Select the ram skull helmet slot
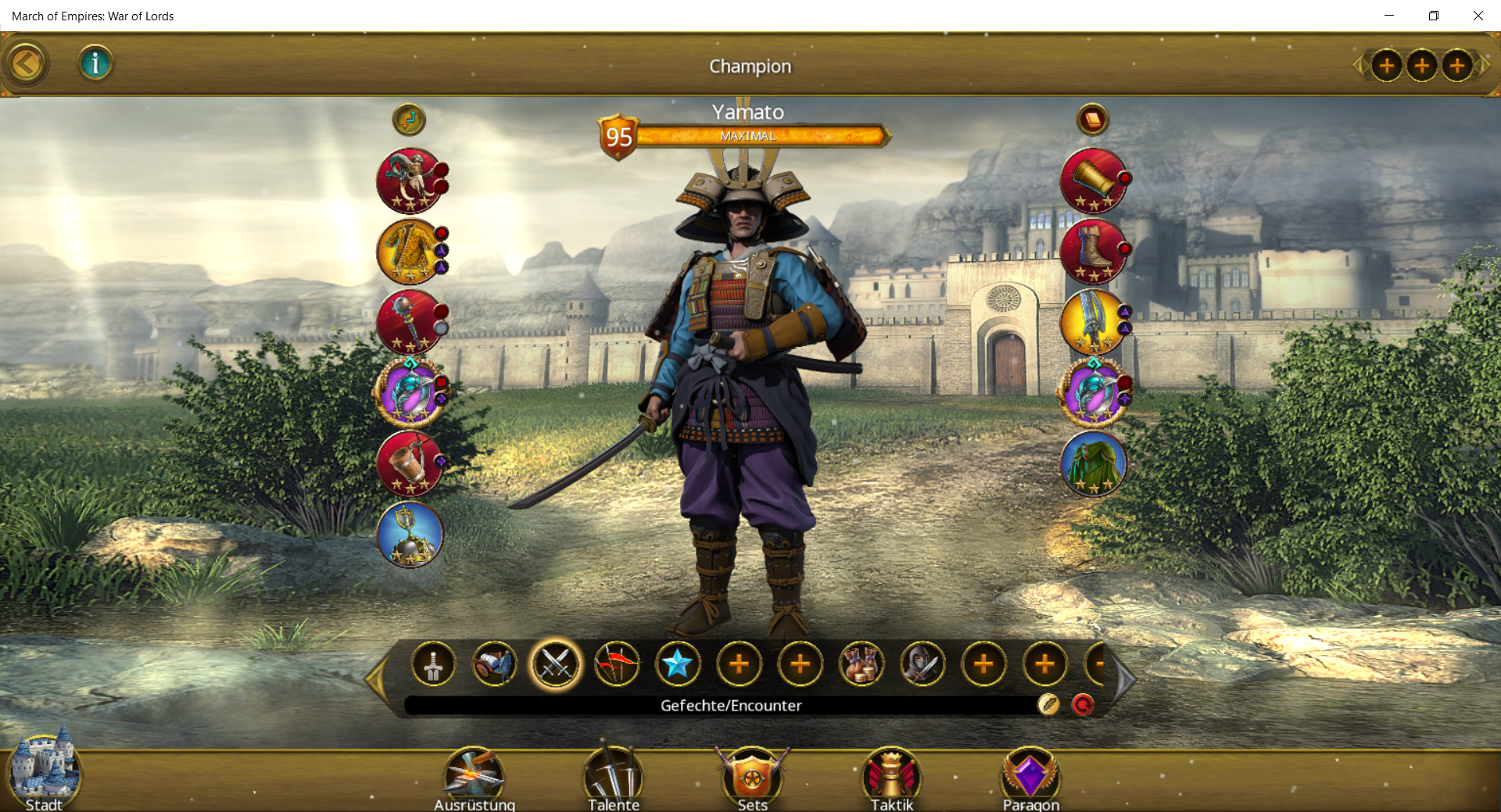 (410, 181)
